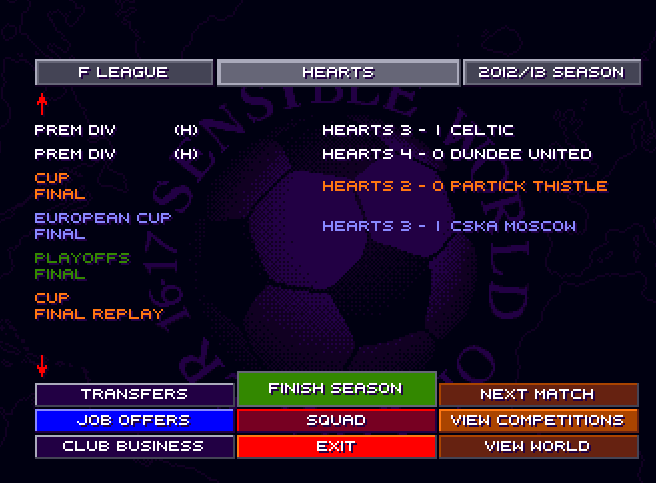Advance to the Next Match
Viewport: 656px width, 483px height.
(x=537, y=394)
